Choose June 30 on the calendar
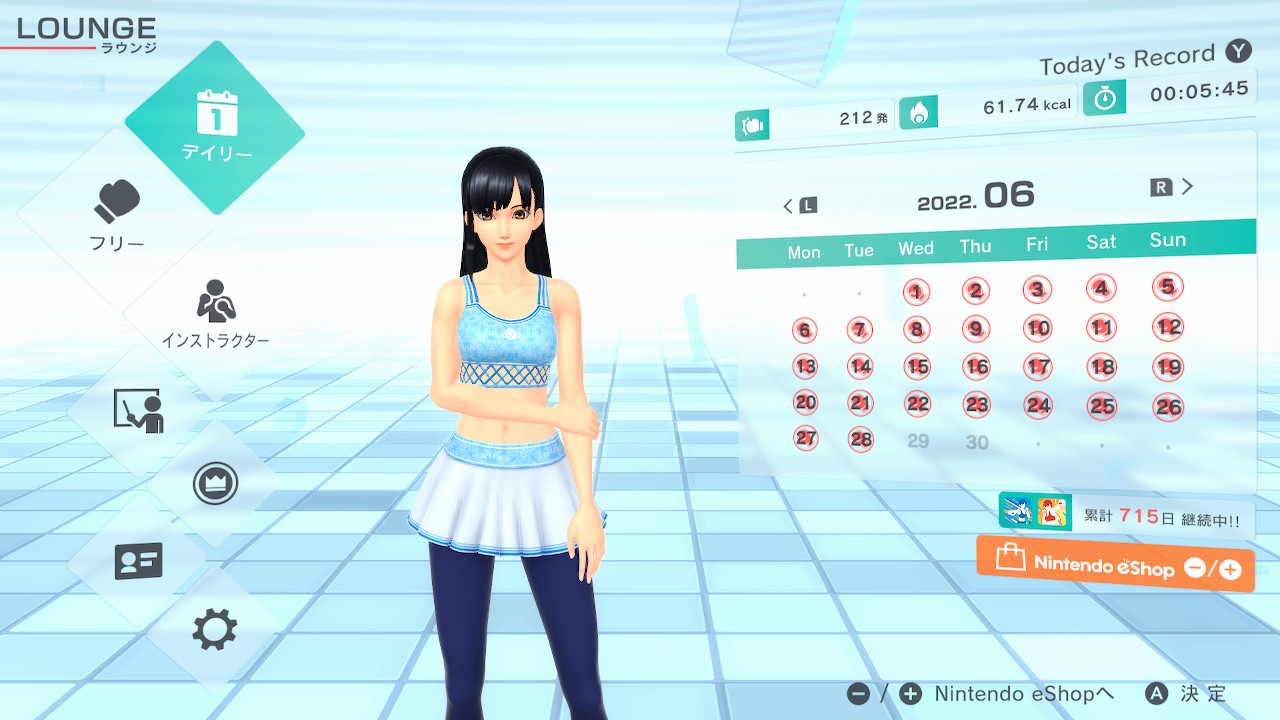 [977, 442]
